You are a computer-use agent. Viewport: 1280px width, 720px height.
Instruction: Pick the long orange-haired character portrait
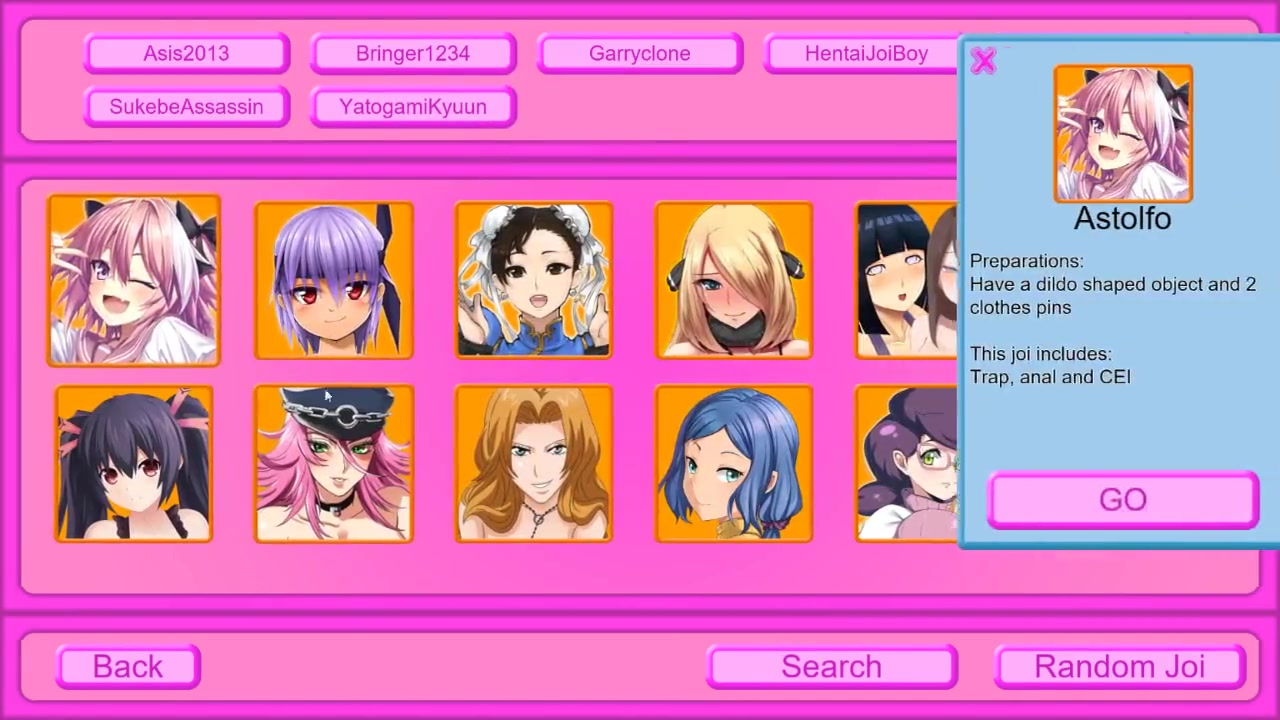click(534, 464)
